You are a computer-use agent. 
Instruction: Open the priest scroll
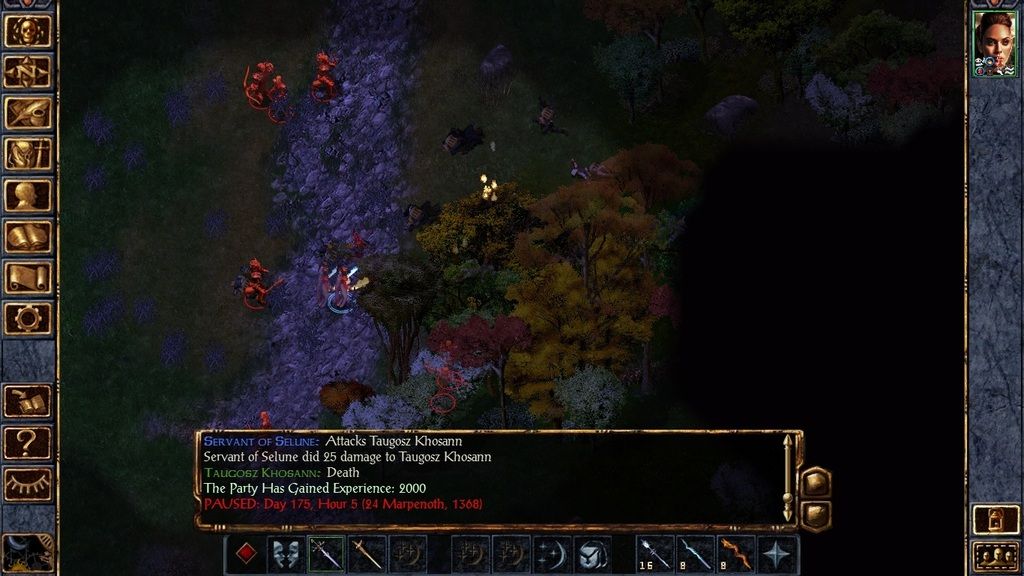tap(28, 278)
